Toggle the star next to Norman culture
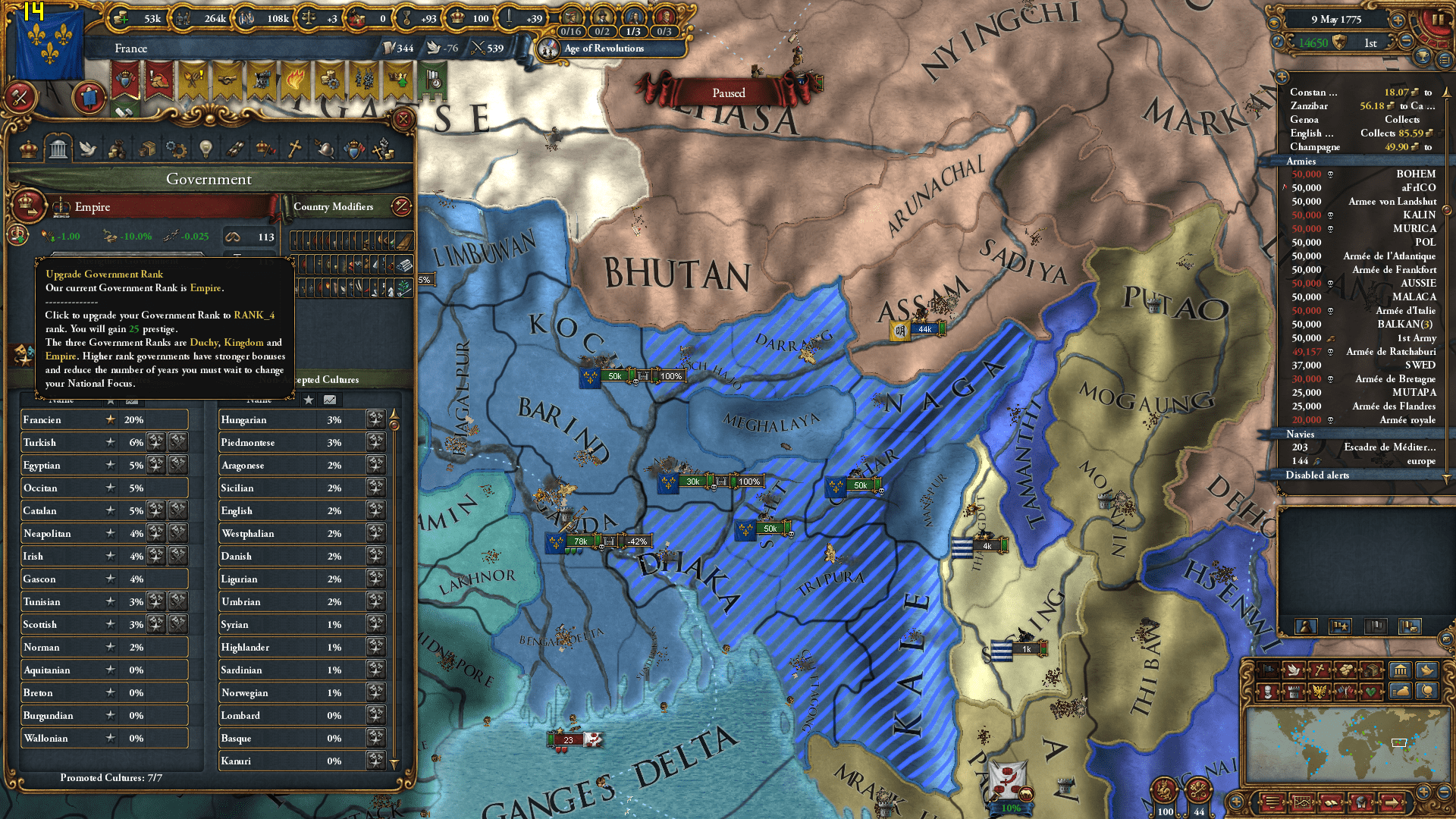The height and width of the screenshot is (819, 1456). tap(111, 647)
